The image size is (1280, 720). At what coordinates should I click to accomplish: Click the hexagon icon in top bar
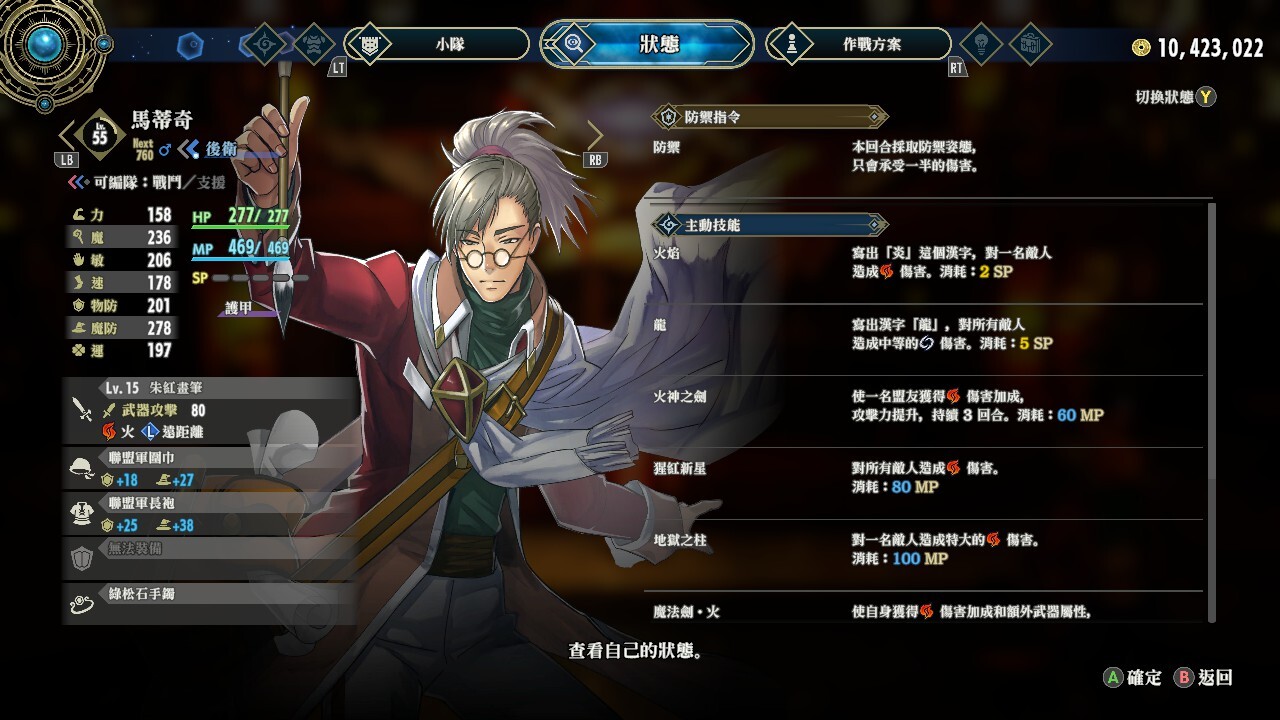[190, 45]
